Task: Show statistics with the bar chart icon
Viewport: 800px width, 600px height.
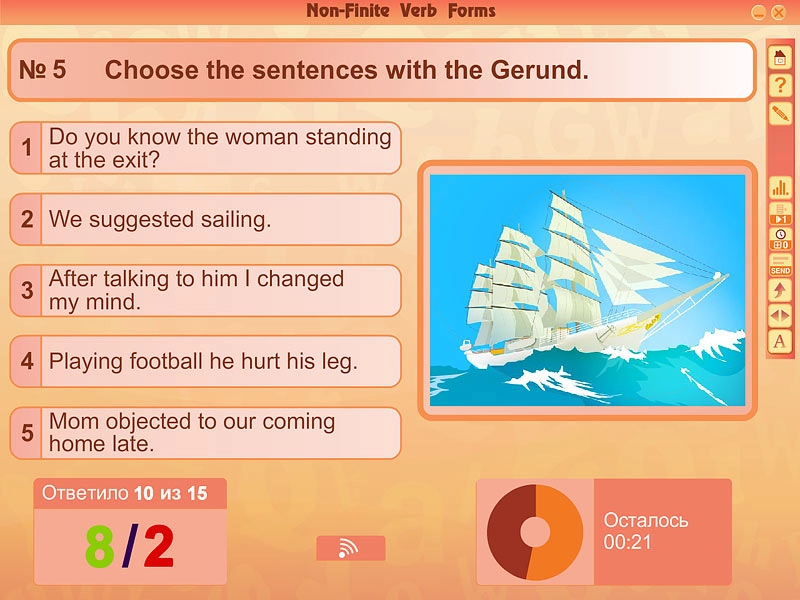Action: tap(780, 187)
